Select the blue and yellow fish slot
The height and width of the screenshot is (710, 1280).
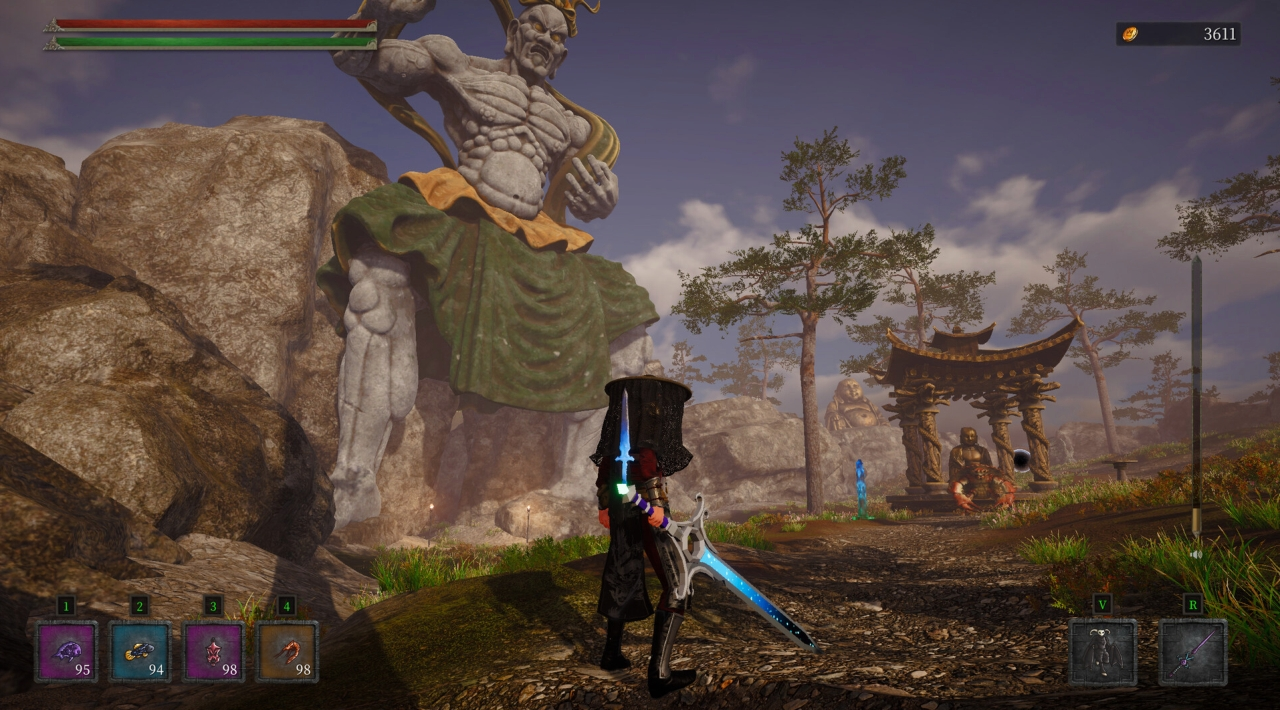pyautogui.click(x=139, y=652)
